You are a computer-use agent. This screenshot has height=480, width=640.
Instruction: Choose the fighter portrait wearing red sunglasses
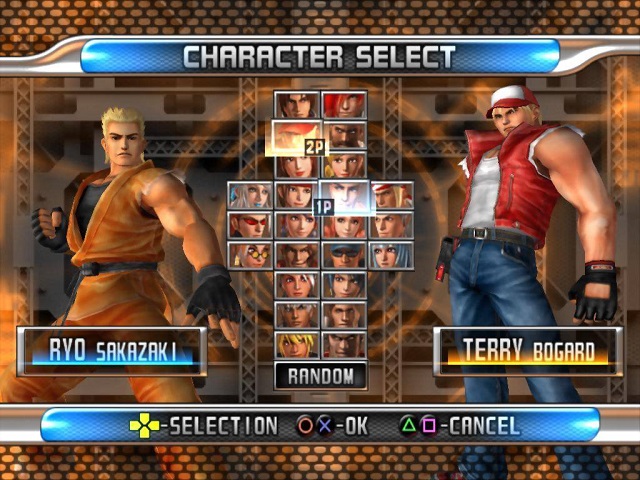(x=250, y=225)
